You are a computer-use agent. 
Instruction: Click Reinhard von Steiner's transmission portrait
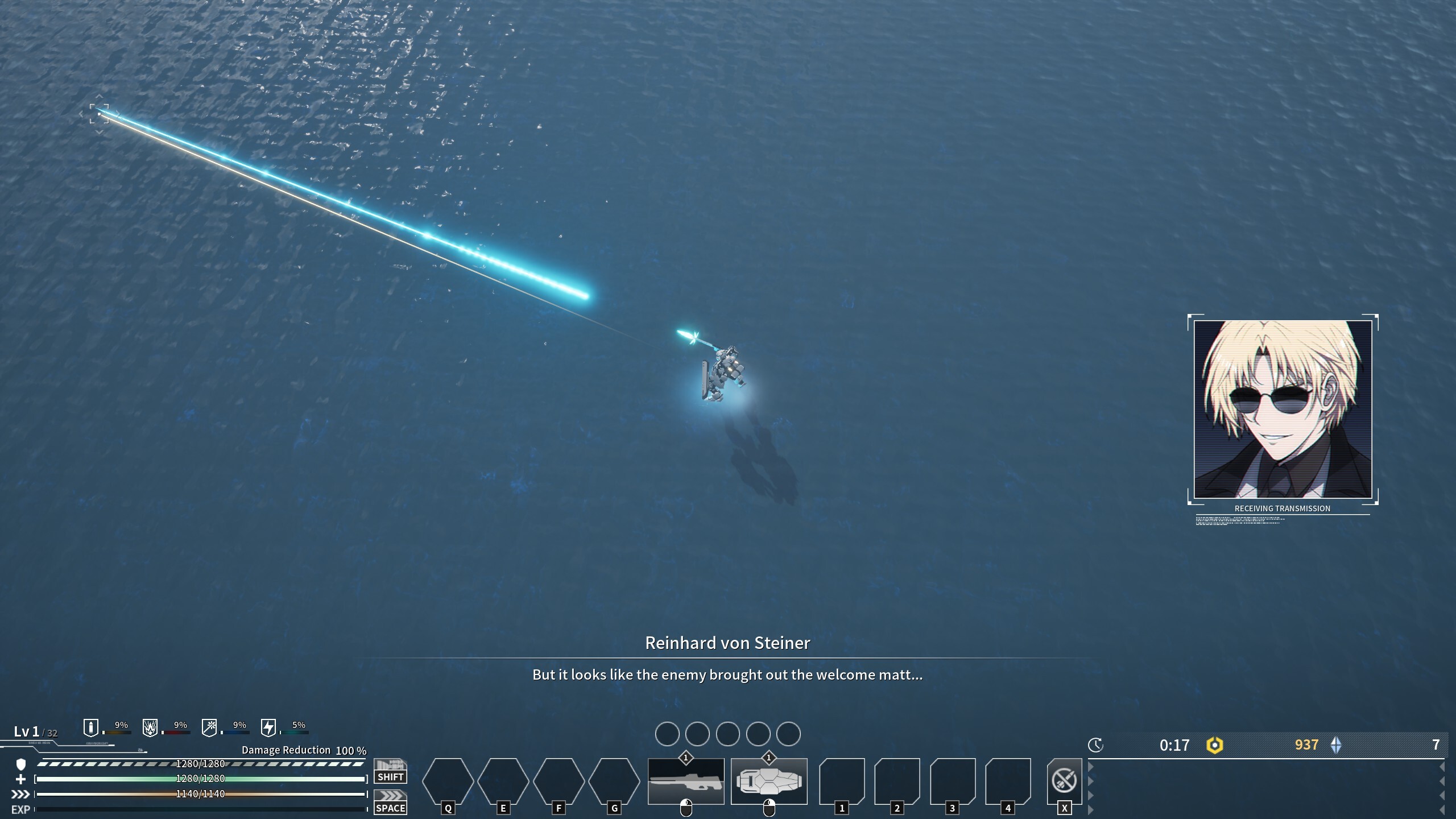pos(1283,409)
